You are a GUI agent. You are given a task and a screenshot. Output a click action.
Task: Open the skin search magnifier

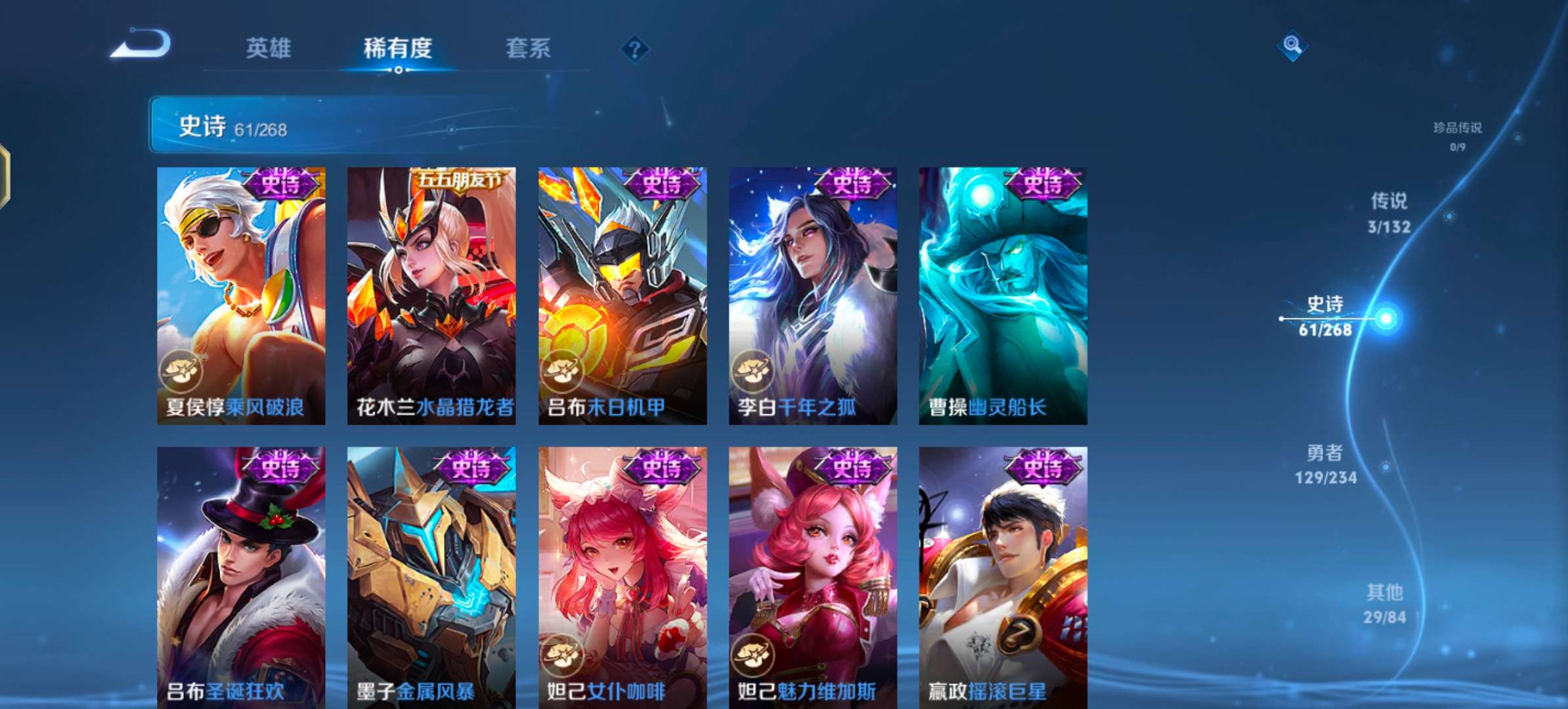coord(1292,45)
